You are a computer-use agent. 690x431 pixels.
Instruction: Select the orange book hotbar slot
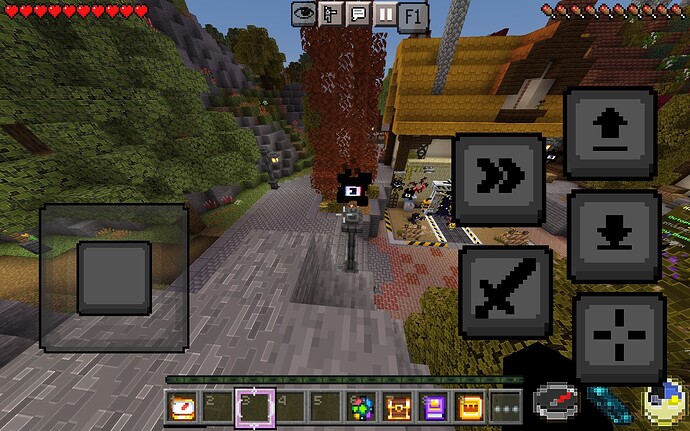[x=469, y=408]
